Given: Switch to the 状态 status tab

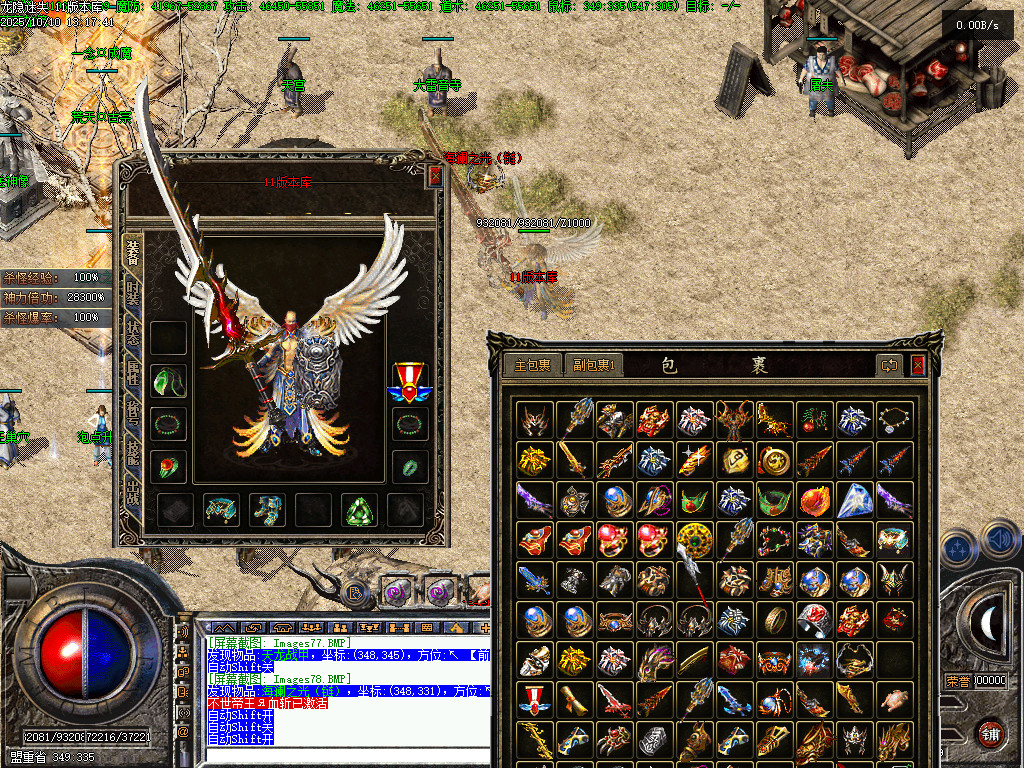Looking at the screenshot, I should tap(133, 332).
